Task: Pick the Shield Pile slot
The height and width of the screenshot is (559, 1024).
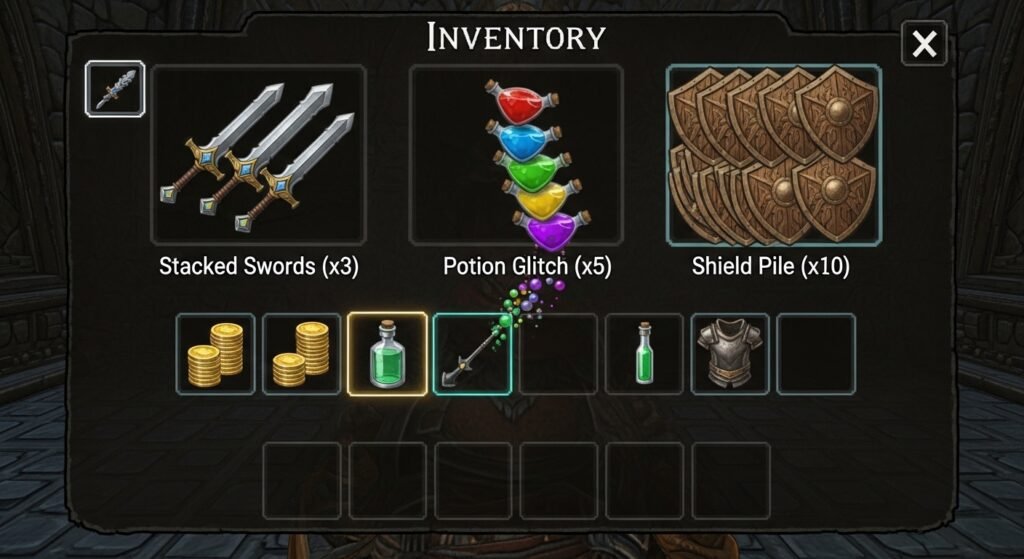Action: click(774, 155)
